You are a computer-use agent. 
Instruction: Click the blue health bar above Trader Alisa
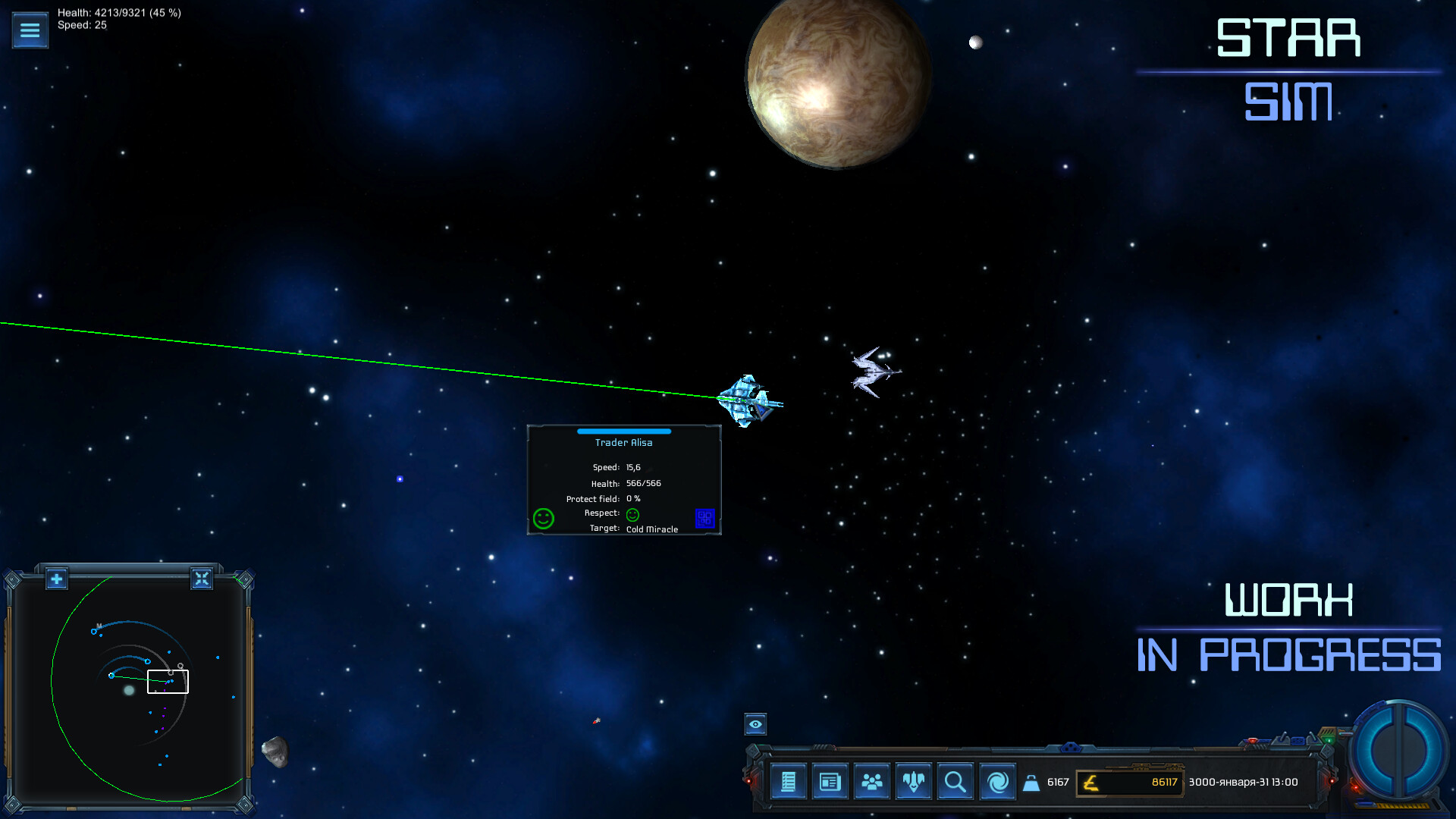click(x=623, y=431)
